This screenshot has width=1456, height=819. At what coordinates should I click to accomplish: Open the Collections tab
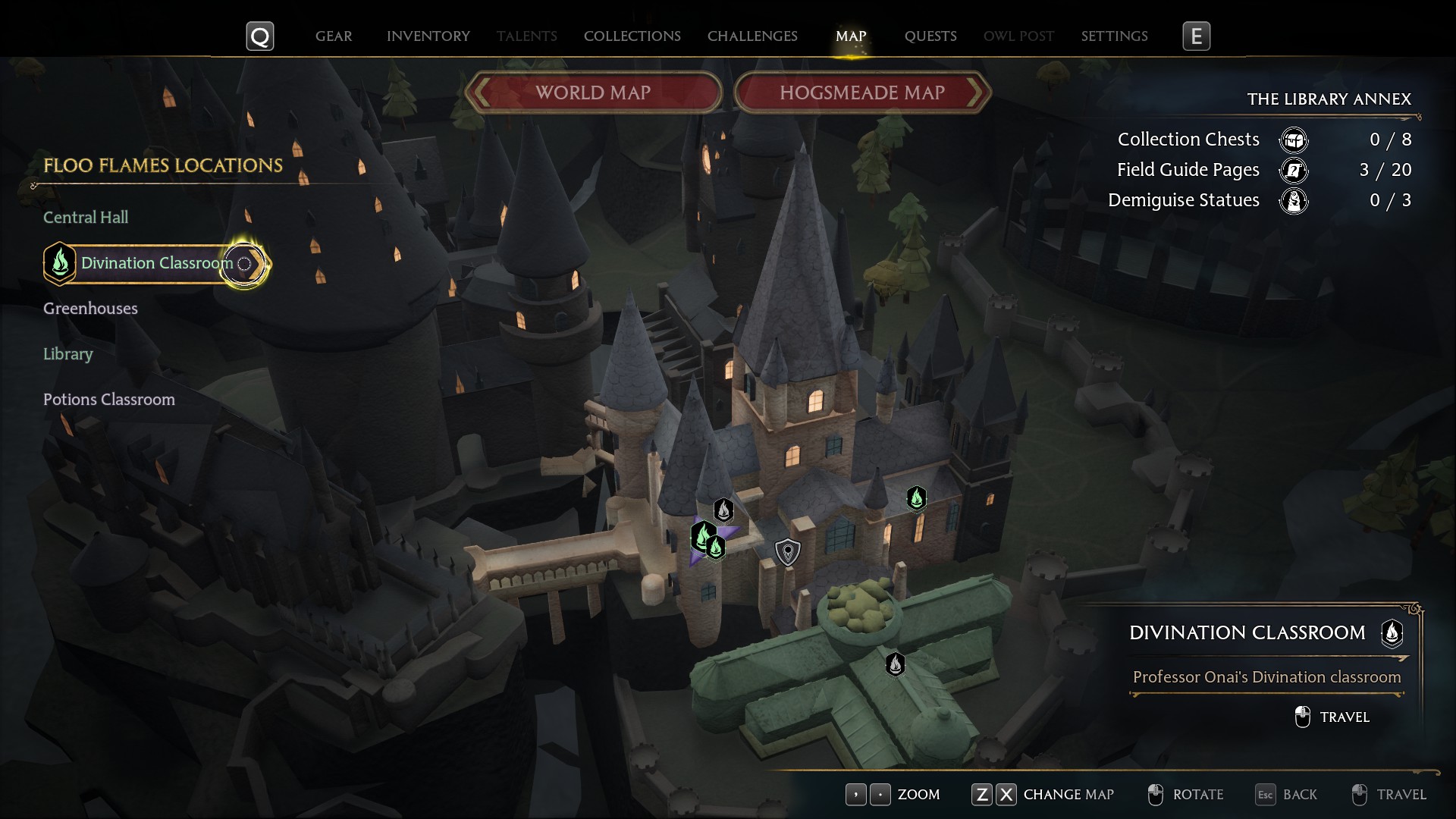(x=632, y=36)
